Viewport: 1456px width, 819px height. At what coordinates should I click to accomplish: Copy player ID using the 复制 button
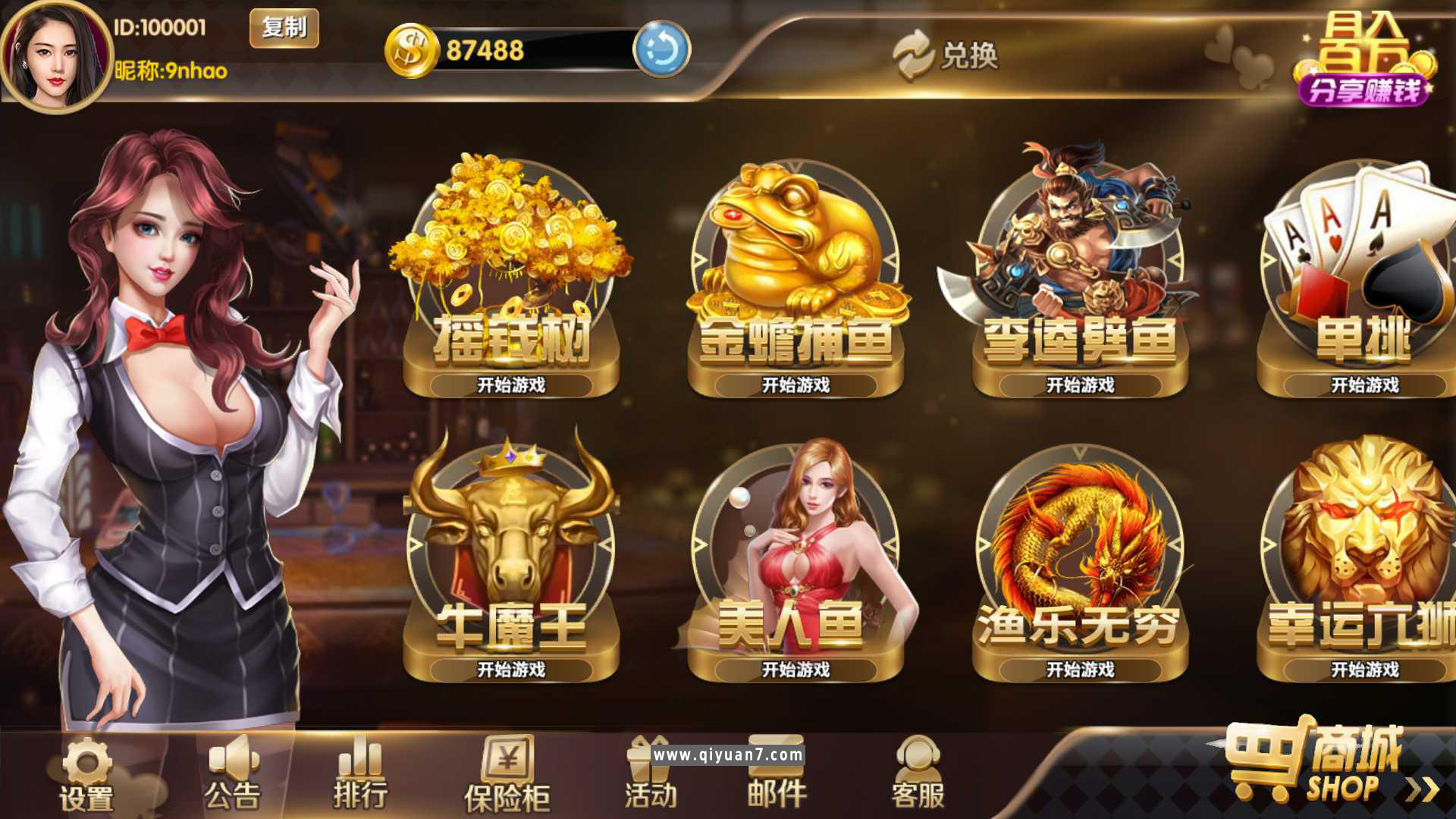(283, 27)
